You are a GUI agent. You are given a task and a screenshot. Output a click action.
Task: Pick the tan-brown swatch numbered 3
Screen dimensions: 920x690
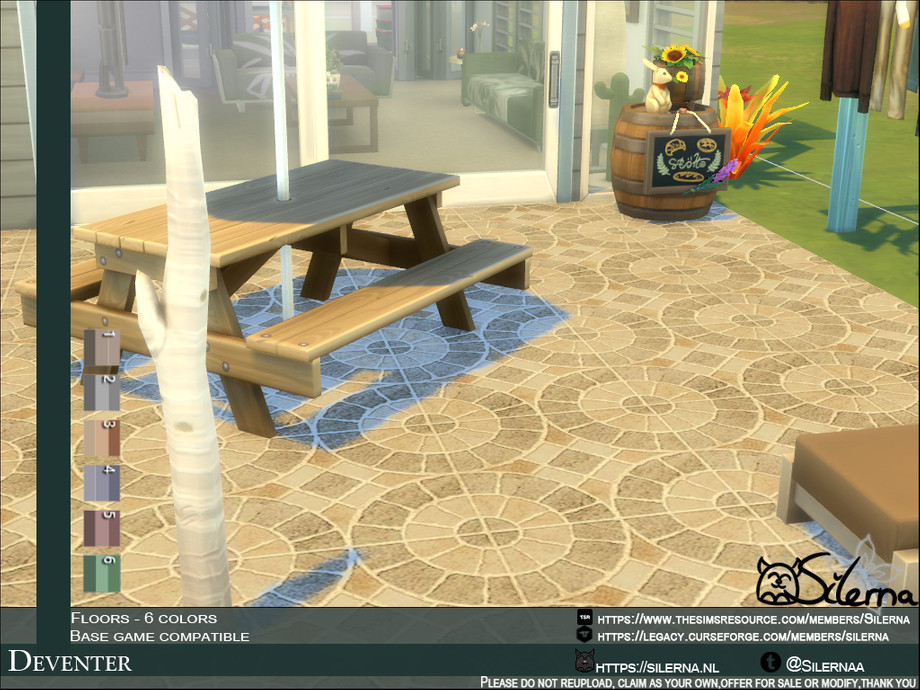(x=101, y=438)
